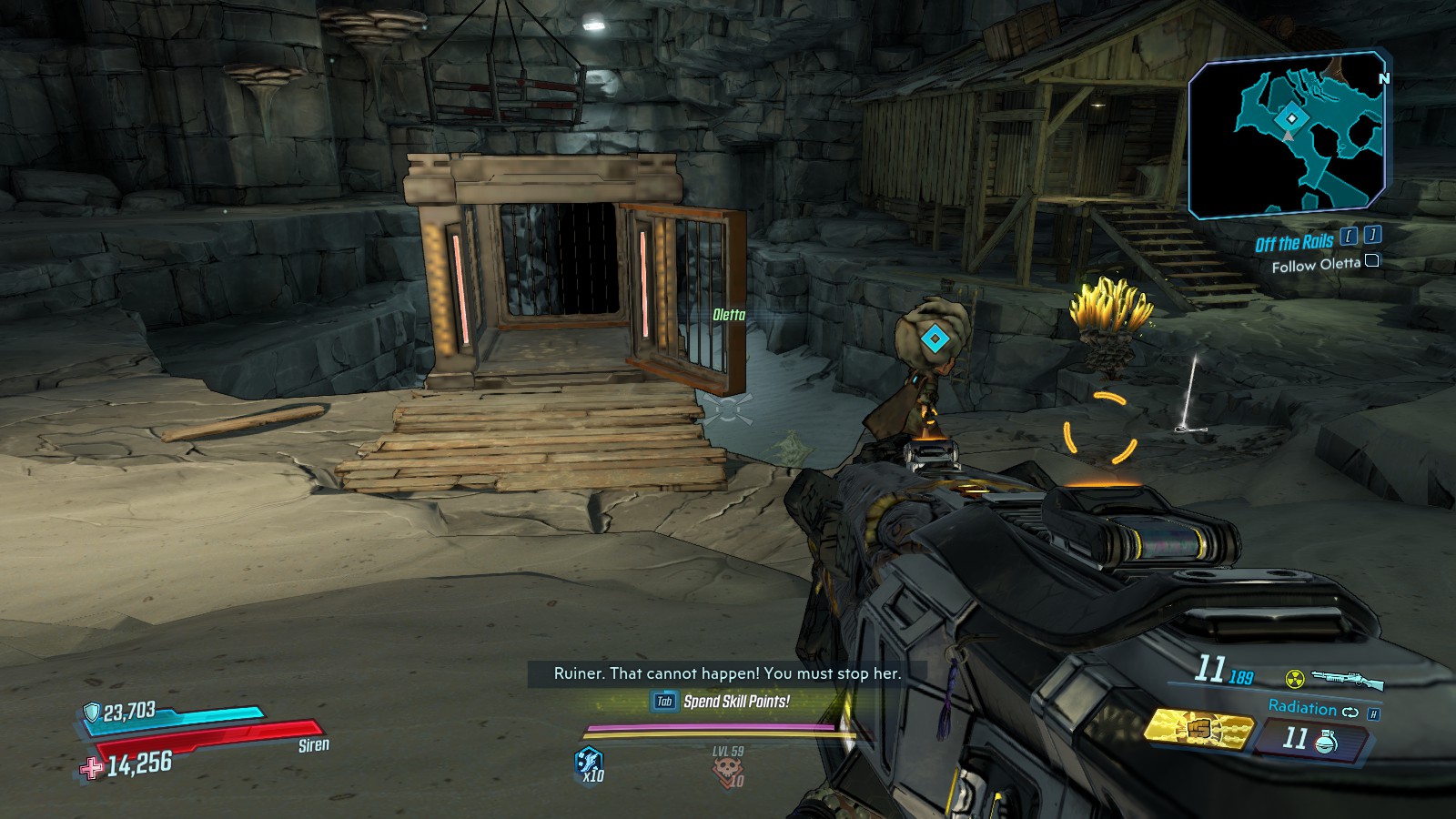1456x819 pixels.
Task: Open the minimap in the corner
Action: point(1288,135)
